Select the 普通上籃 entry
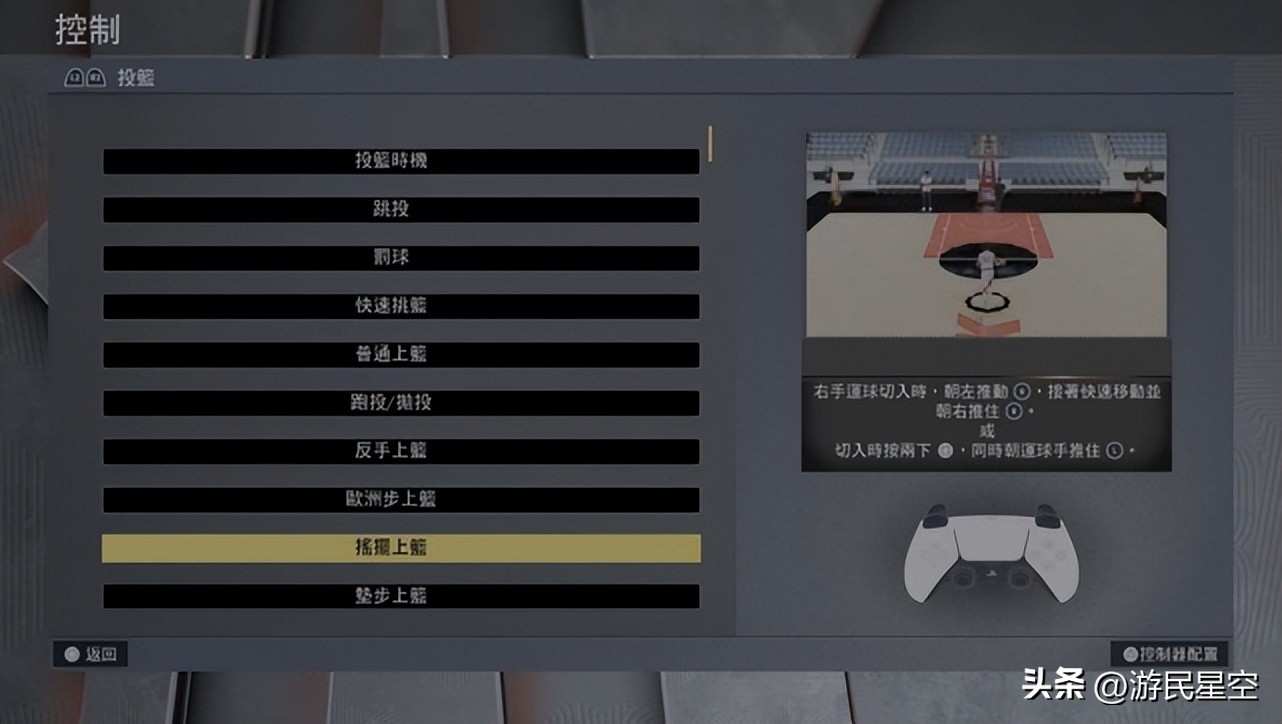Screen dimensions: 1282x724 click(400, 354)
